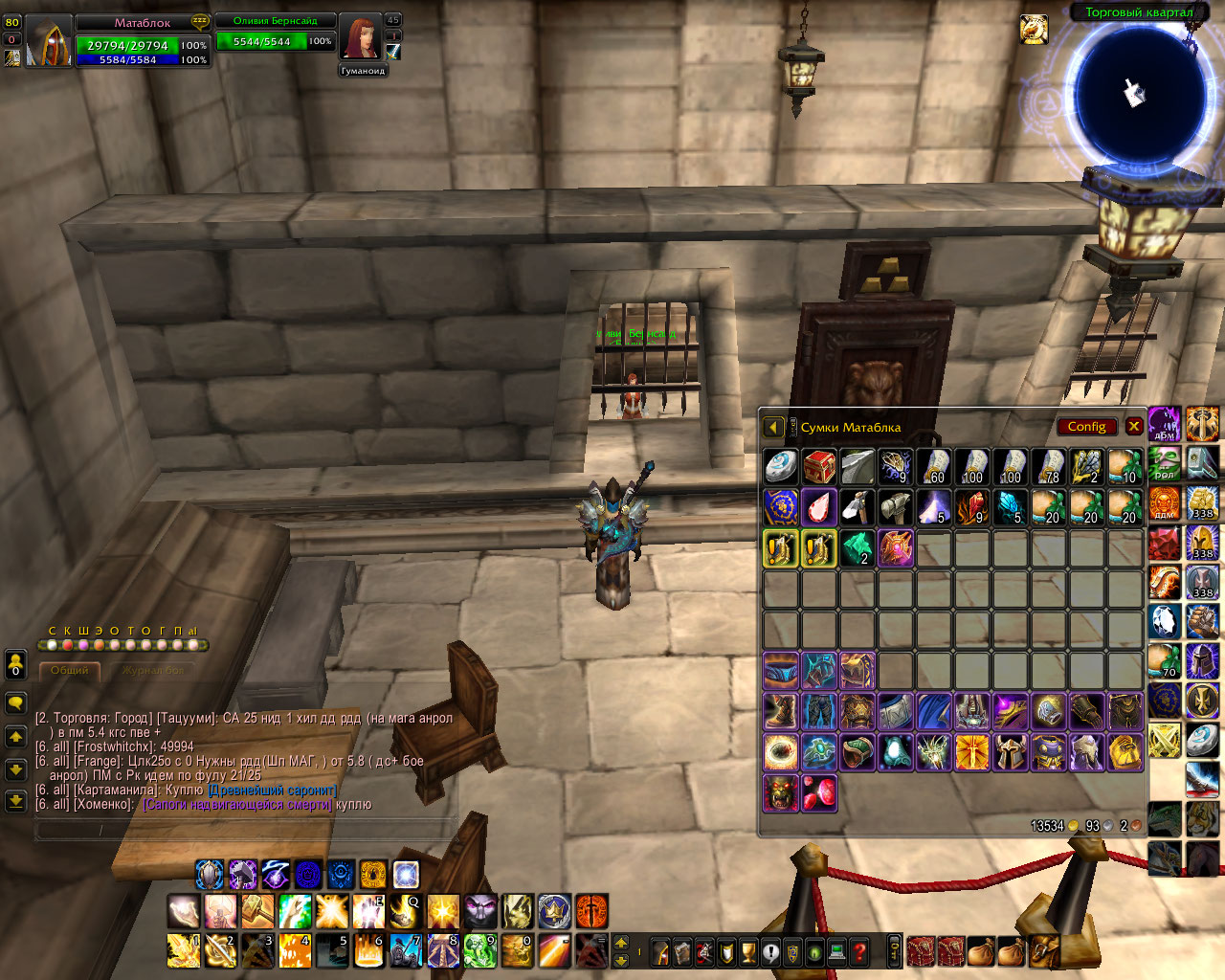Screen dimensions: 1225x980
Task: Click the red treasure chest item
Action: pyautogui.click(x=819, y=467)
